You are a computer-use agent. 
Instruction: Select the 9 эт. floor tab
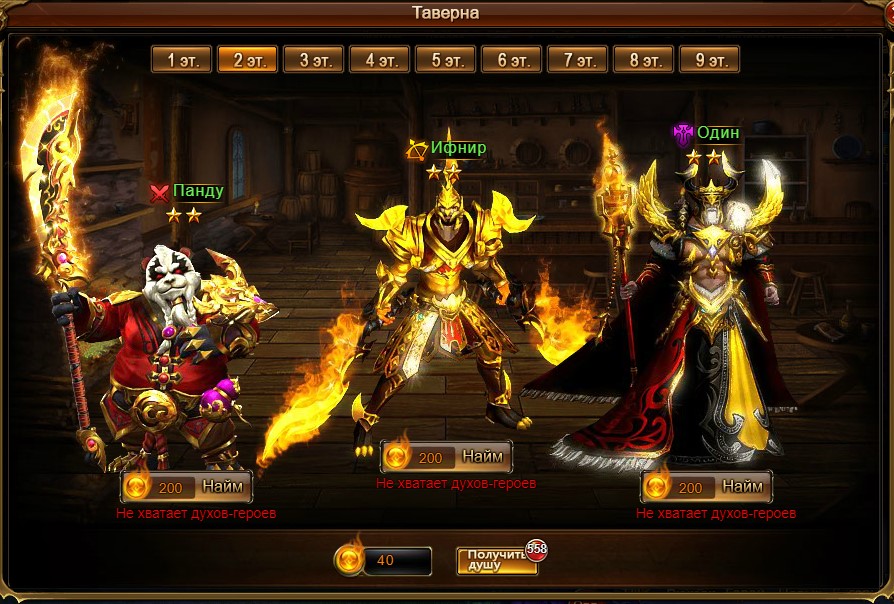coord(709,60)
